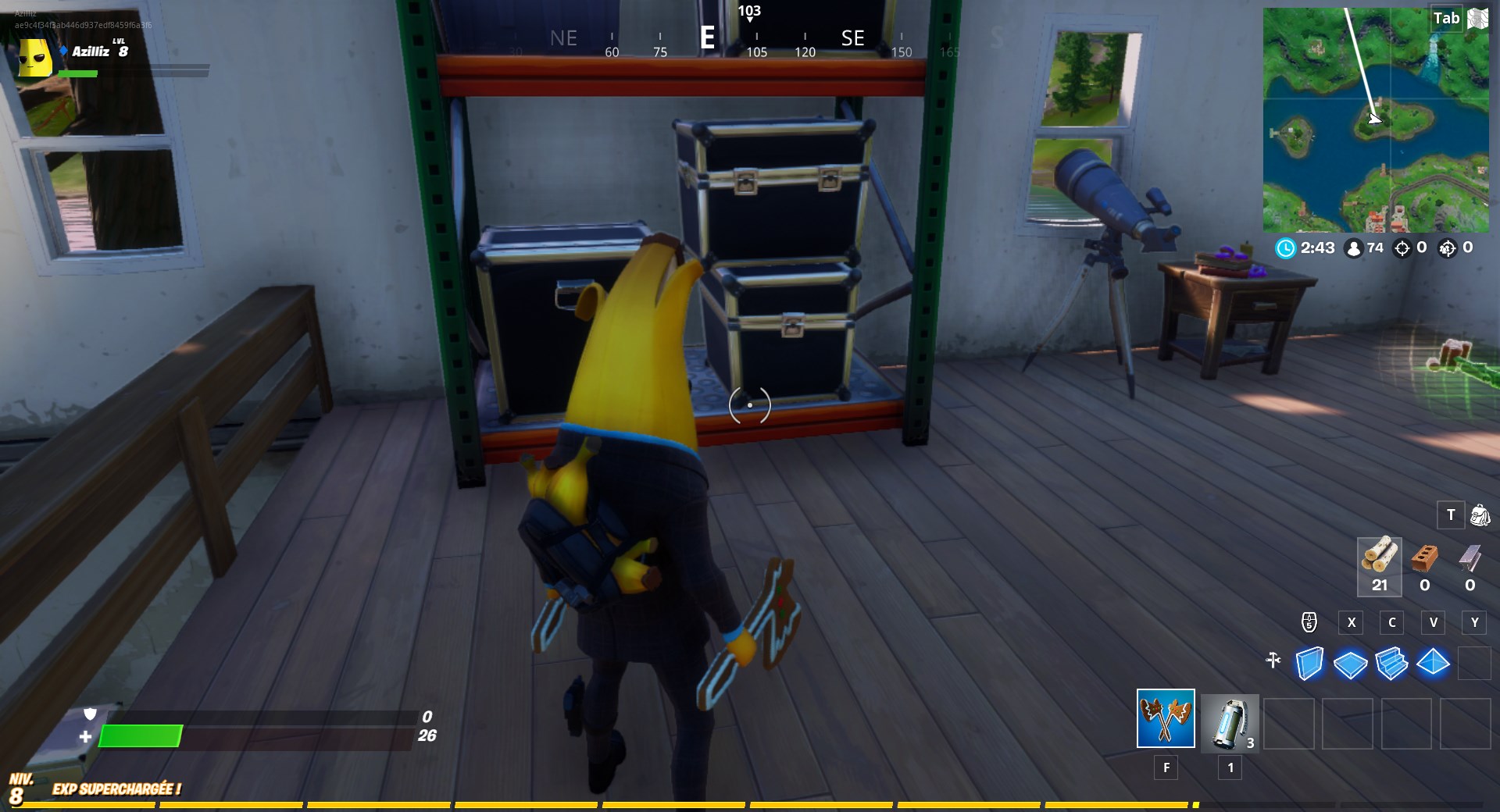This screenshot has height=812, width=1500.
Task: Click the edit tool wrench icon
Action: tap(1274, 660)
